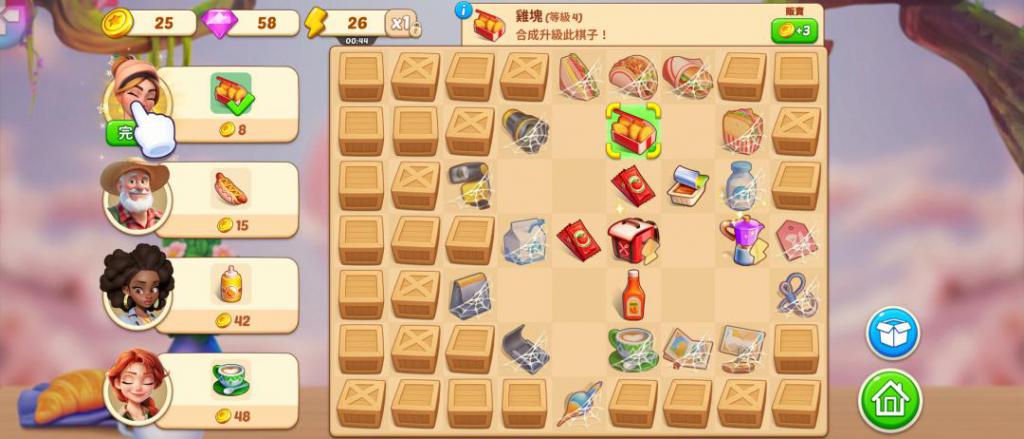Select the pretzel tile

tap(796, 294)
